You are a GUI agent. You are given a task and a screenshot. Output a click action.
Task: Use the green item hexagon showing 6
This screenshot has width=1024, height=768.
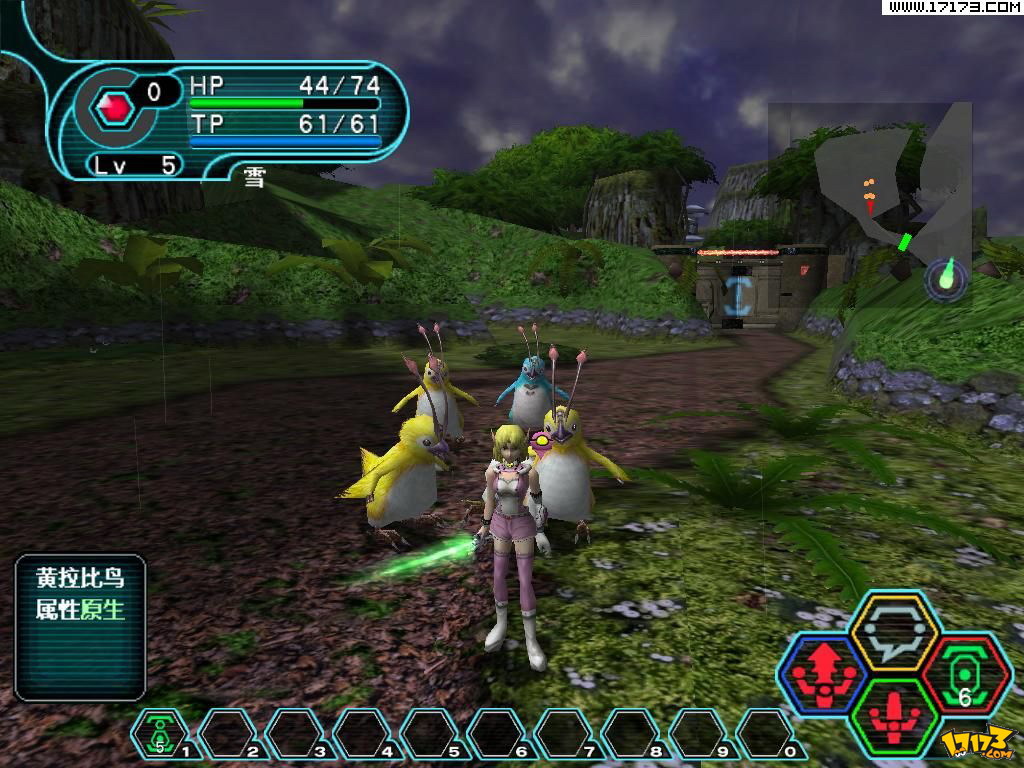(966, 674)
